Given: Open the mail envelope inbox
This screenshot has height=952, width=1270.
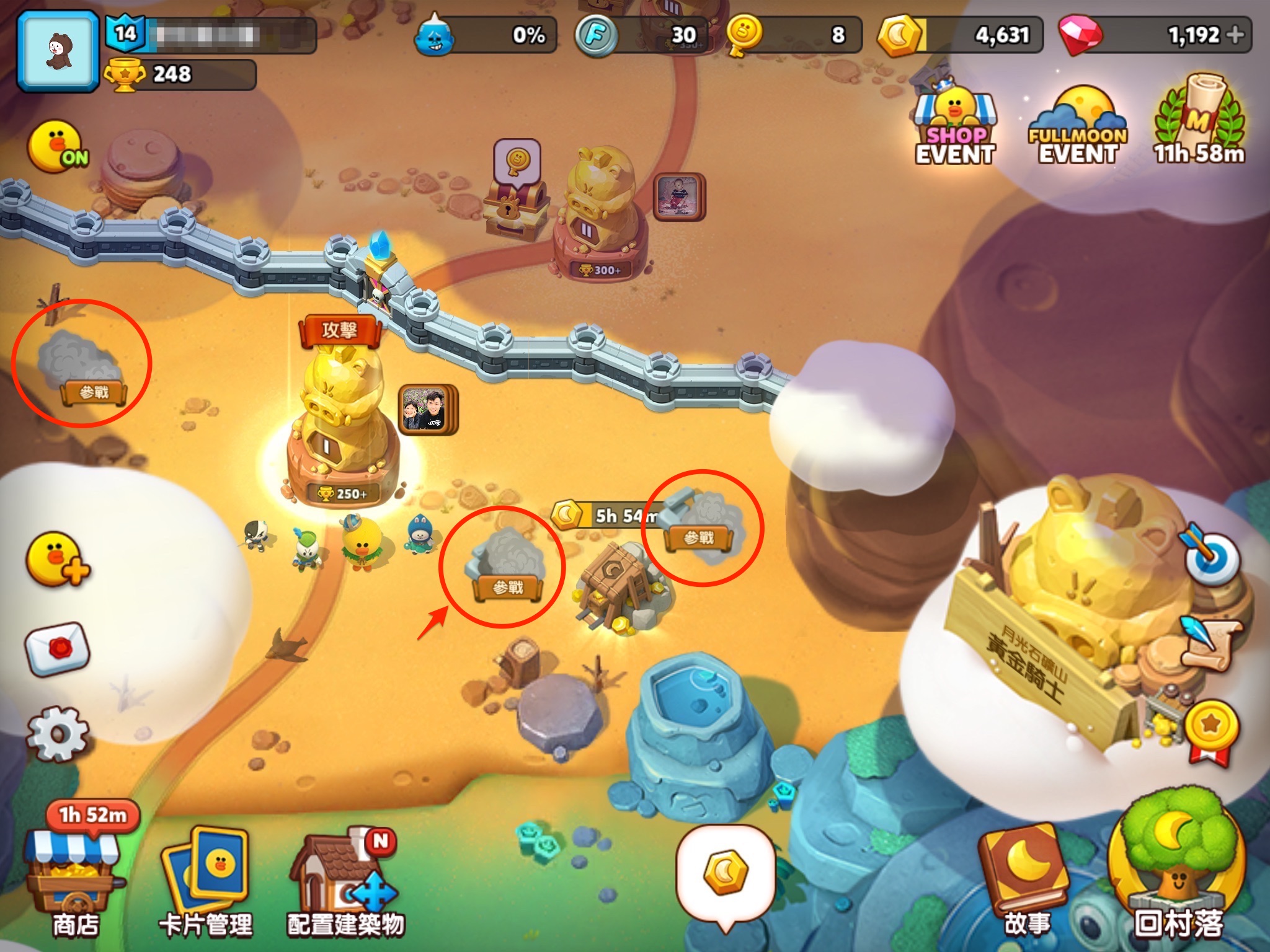Looking at the screenshot, I should pyautogui.click(x=58, y=648).
